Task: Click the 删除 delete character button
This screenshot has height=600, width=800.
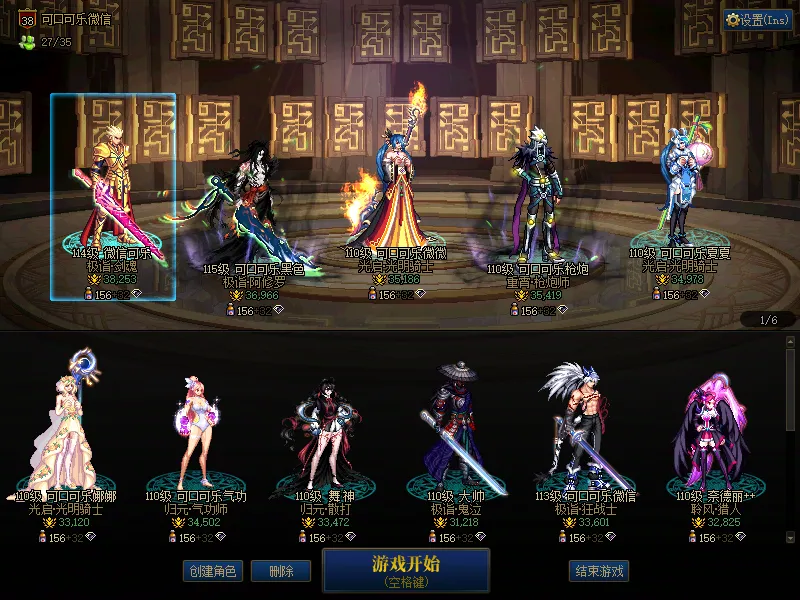Action: coord(281,571)
